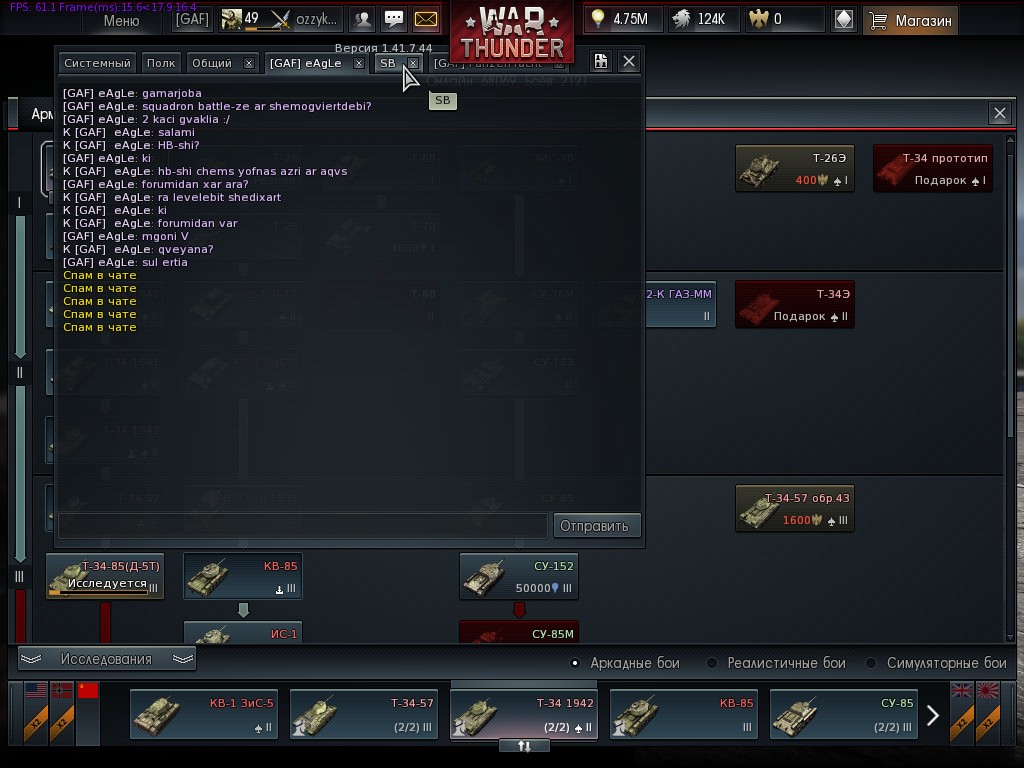
Task: Close the chat window
Action: 628,62
